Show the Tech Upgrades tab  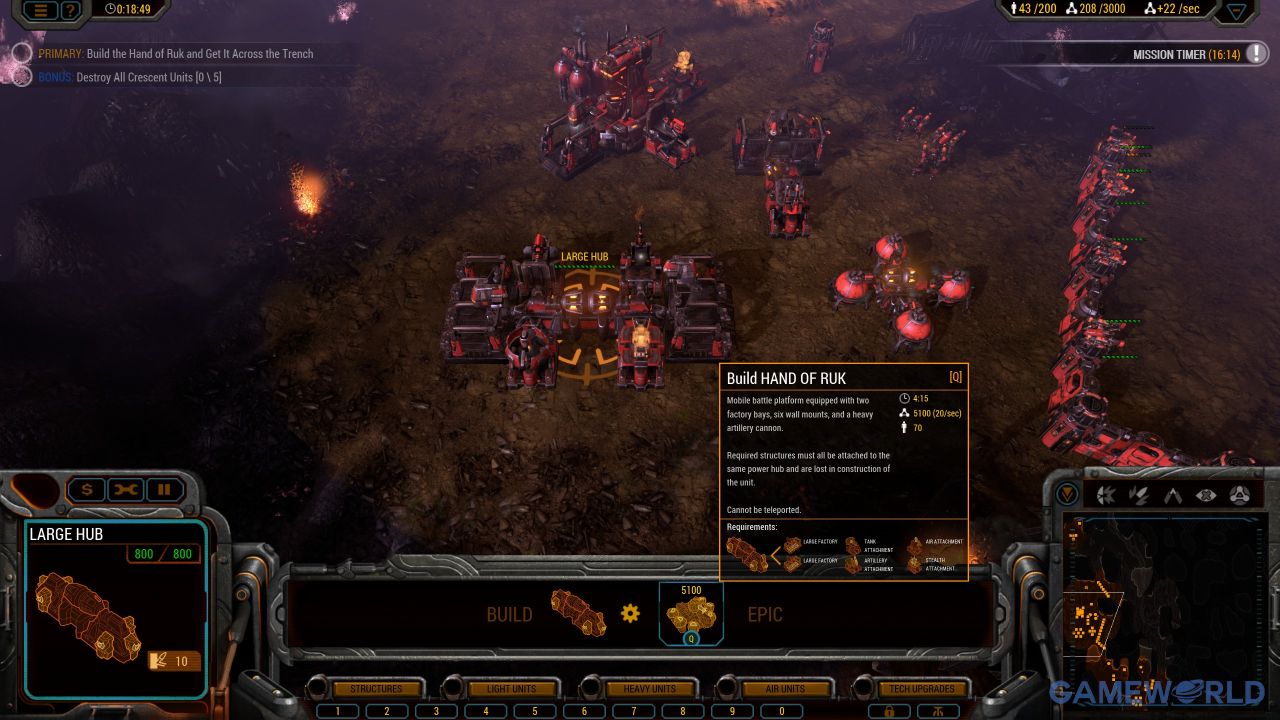point(921,689)
